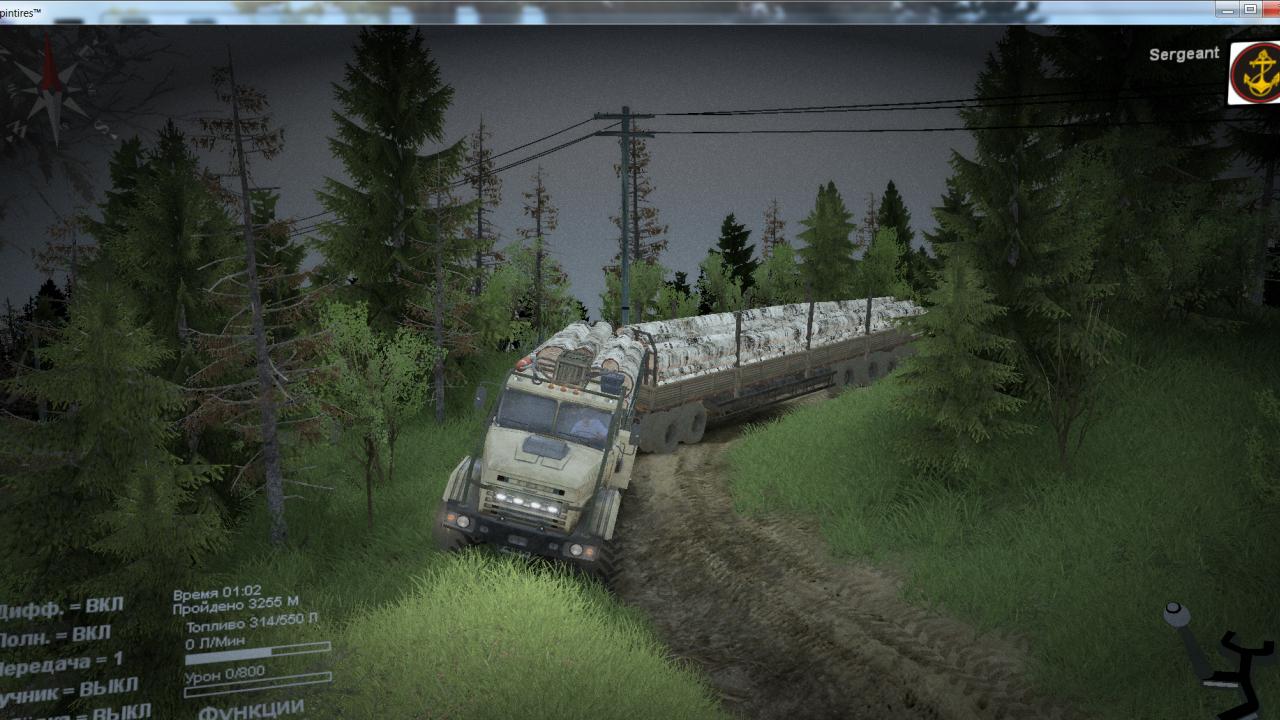Toggle the Дифф. differential lock setting
Viewport: 1280px width, 720px height.
[60, 607]
